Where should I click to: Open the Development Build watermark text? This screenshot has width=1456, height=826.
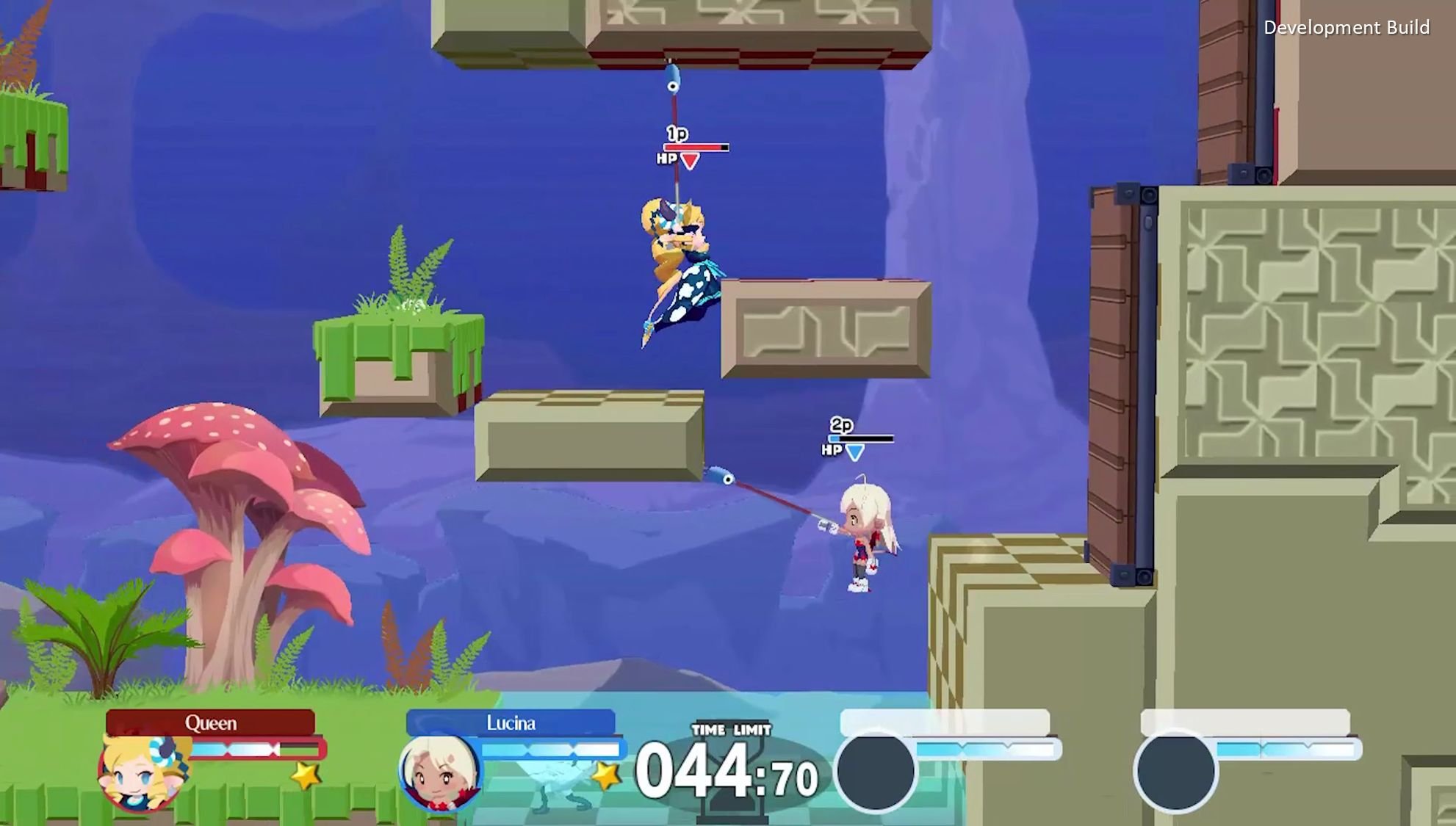click(x=1354, y=27)
